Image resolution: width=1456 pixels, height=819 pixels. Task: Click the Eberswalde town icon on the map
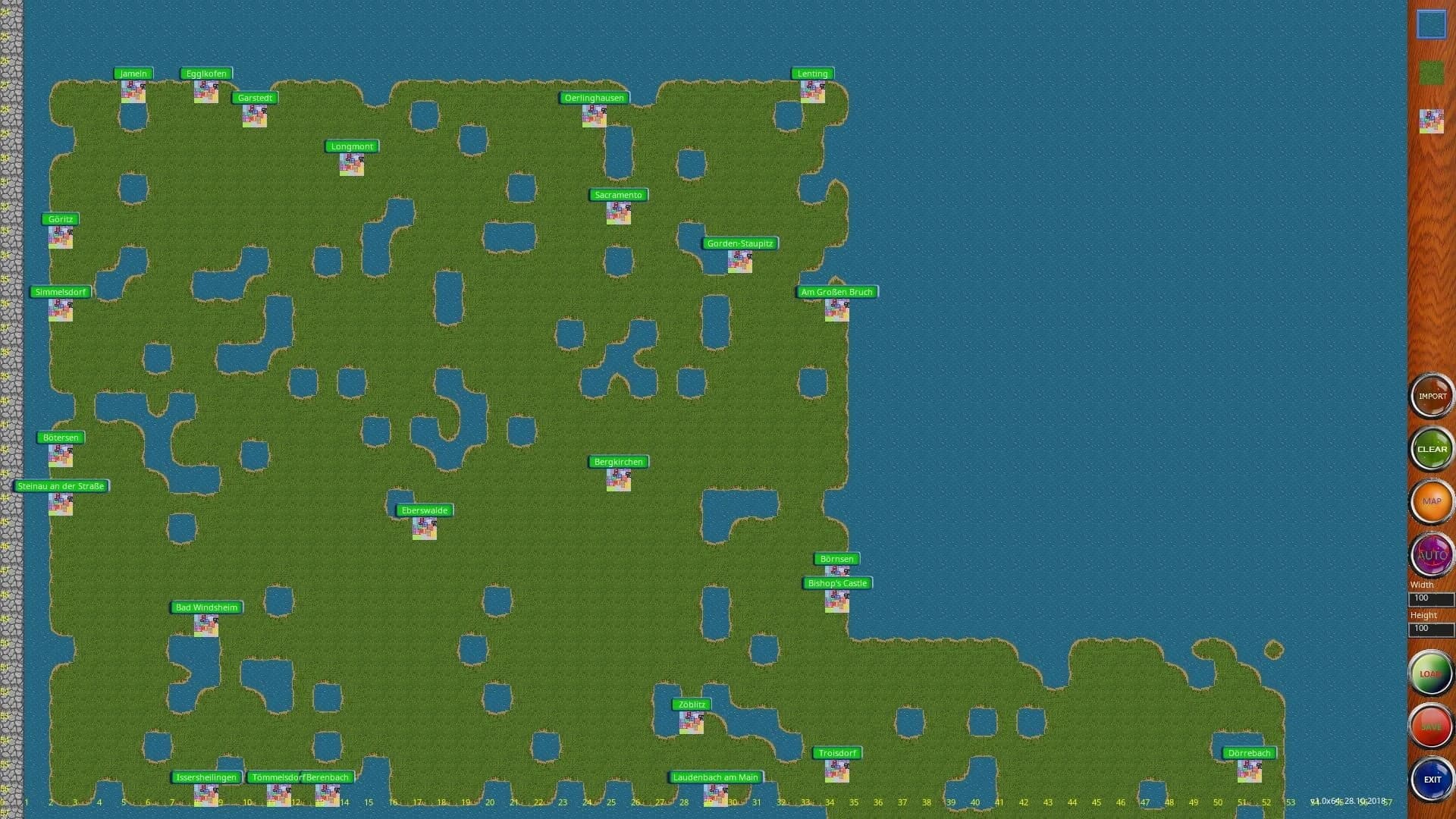[x=425, y=529]
